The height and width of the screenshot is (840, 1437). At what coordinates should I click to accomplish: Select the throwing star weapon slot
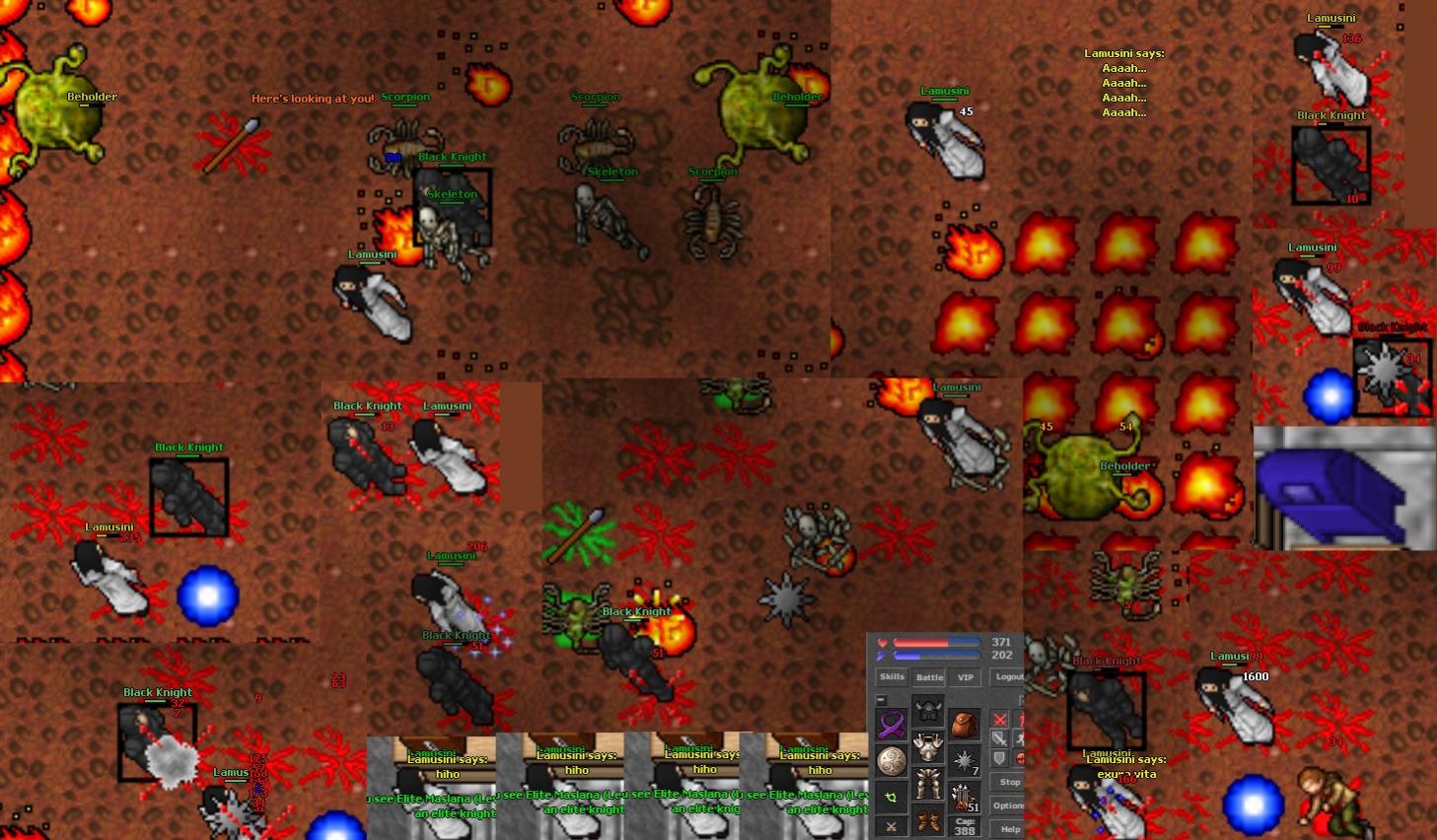coord(965,761)
